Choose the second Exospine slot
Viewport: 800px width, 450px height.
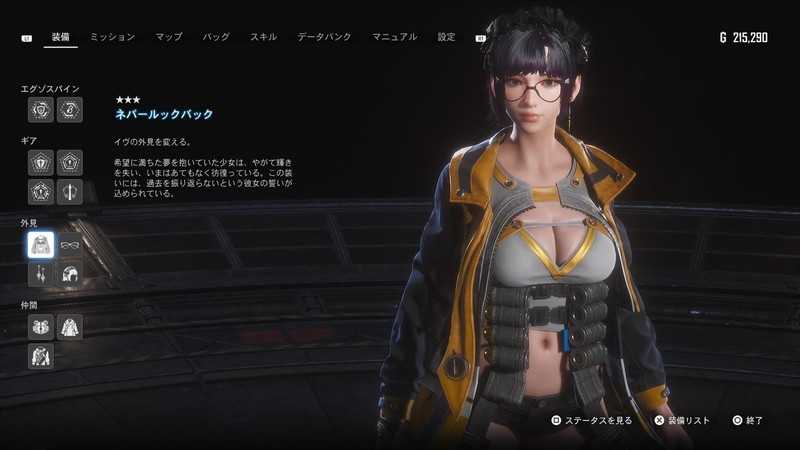pos(70,109)
